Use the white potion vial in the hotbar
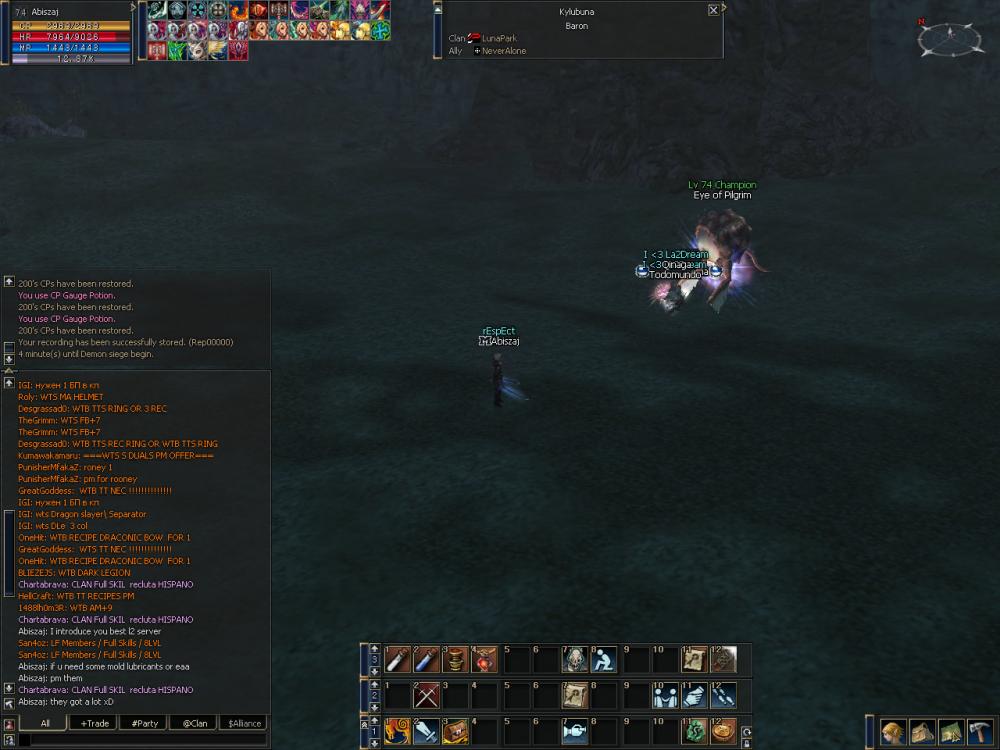1000x750 pixels. click(398, 659)
